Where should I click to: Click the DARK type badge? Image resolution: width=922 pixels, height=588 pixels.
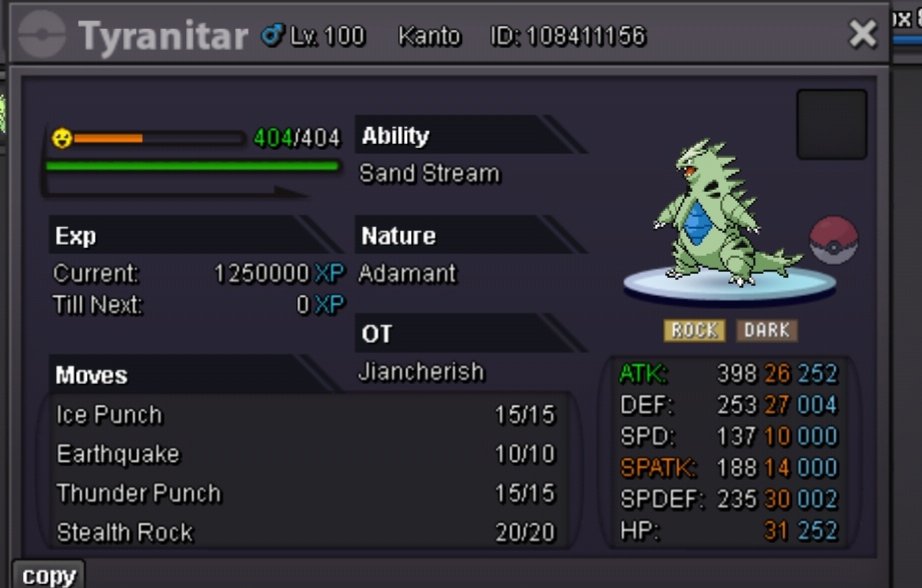coord(767,330)
